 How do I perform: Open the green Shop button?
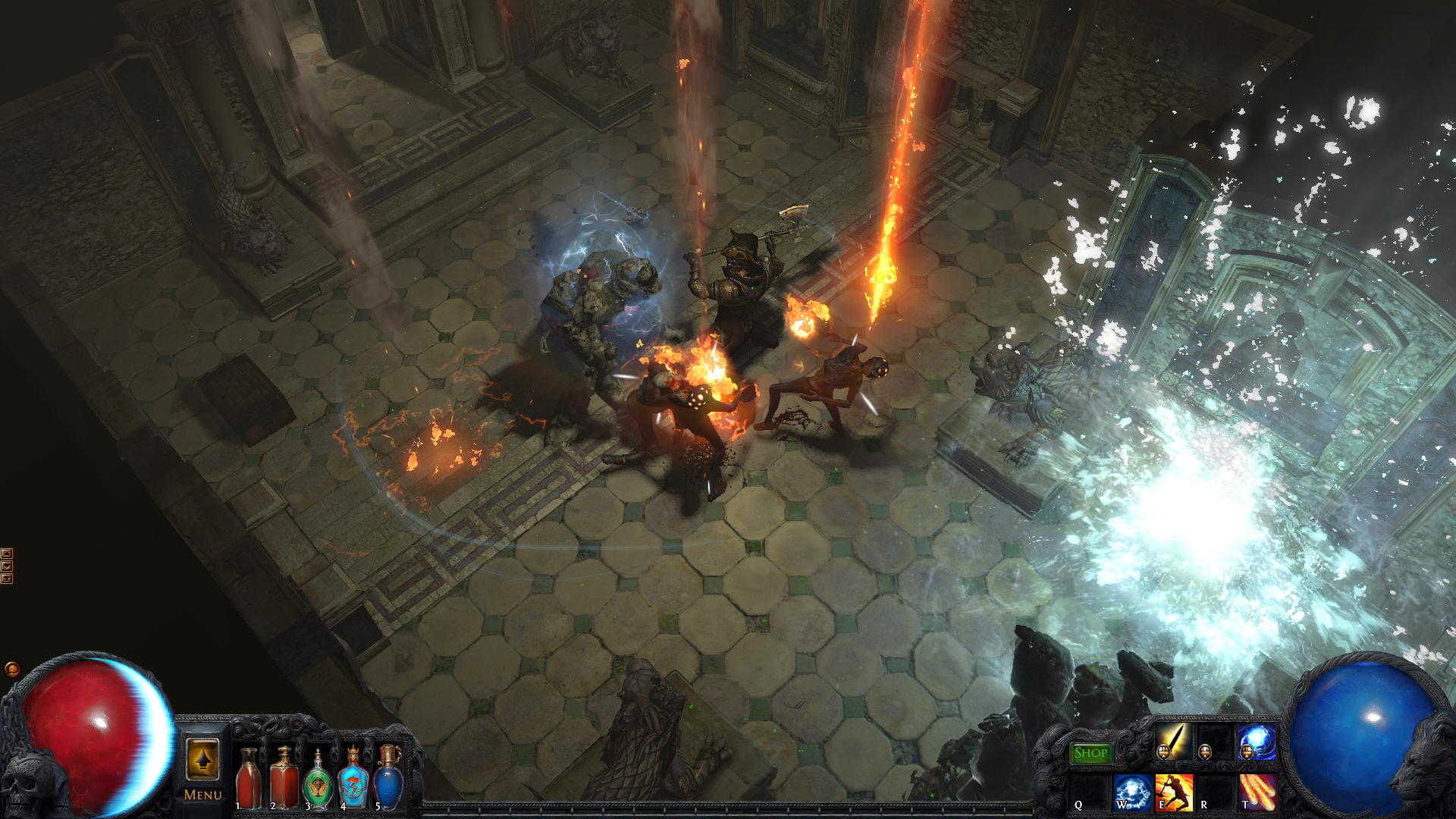click(1090, 752)
